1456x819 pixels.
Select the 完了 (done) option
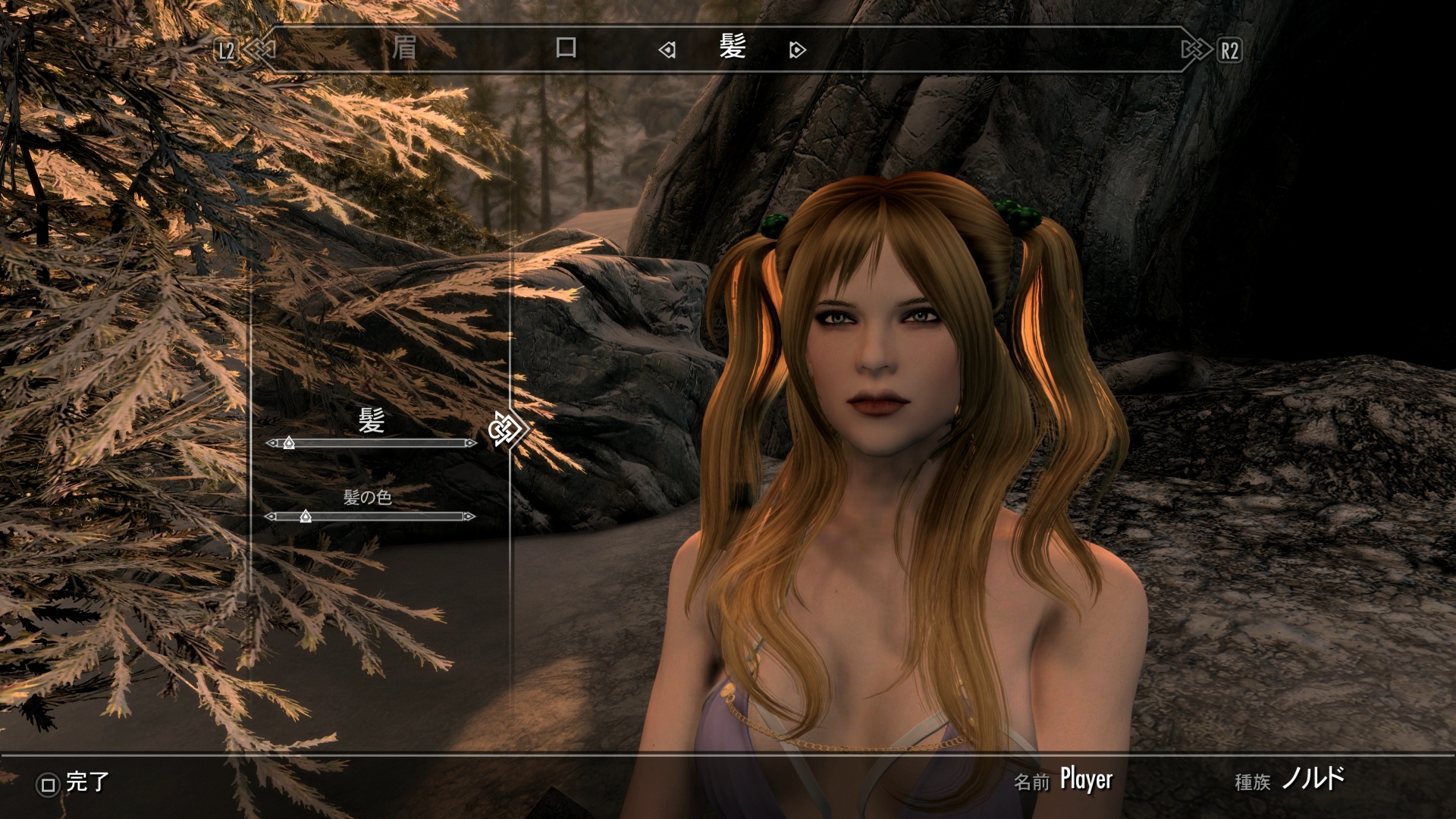74,783
